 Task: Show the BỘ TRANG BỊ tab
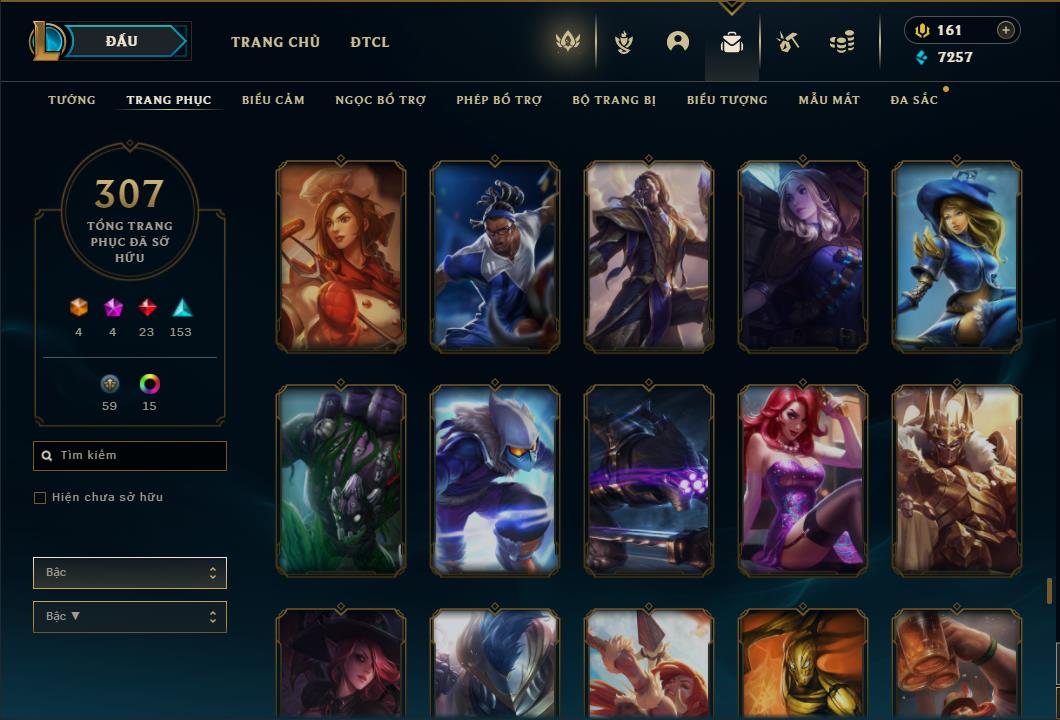coord(614,100)
